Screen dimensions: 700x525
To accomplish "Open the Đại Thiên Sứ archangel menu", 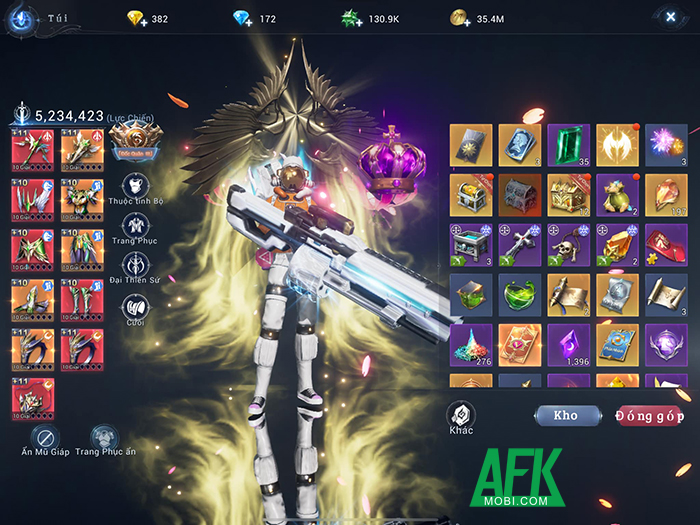I will [x=136, y=266].
